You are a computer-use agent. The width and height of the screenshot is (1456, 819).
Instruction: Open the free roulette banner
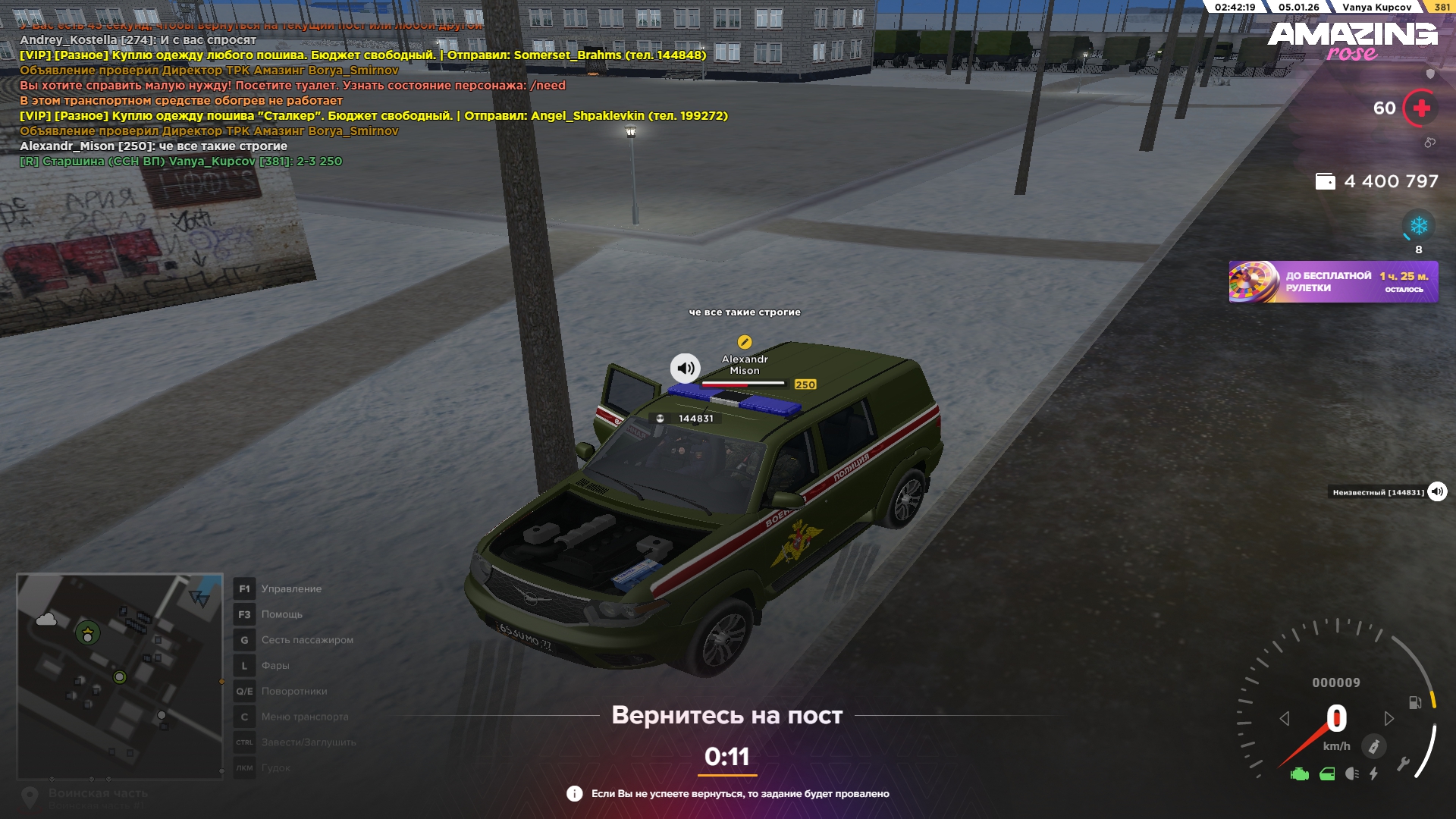coord(1332,282)
